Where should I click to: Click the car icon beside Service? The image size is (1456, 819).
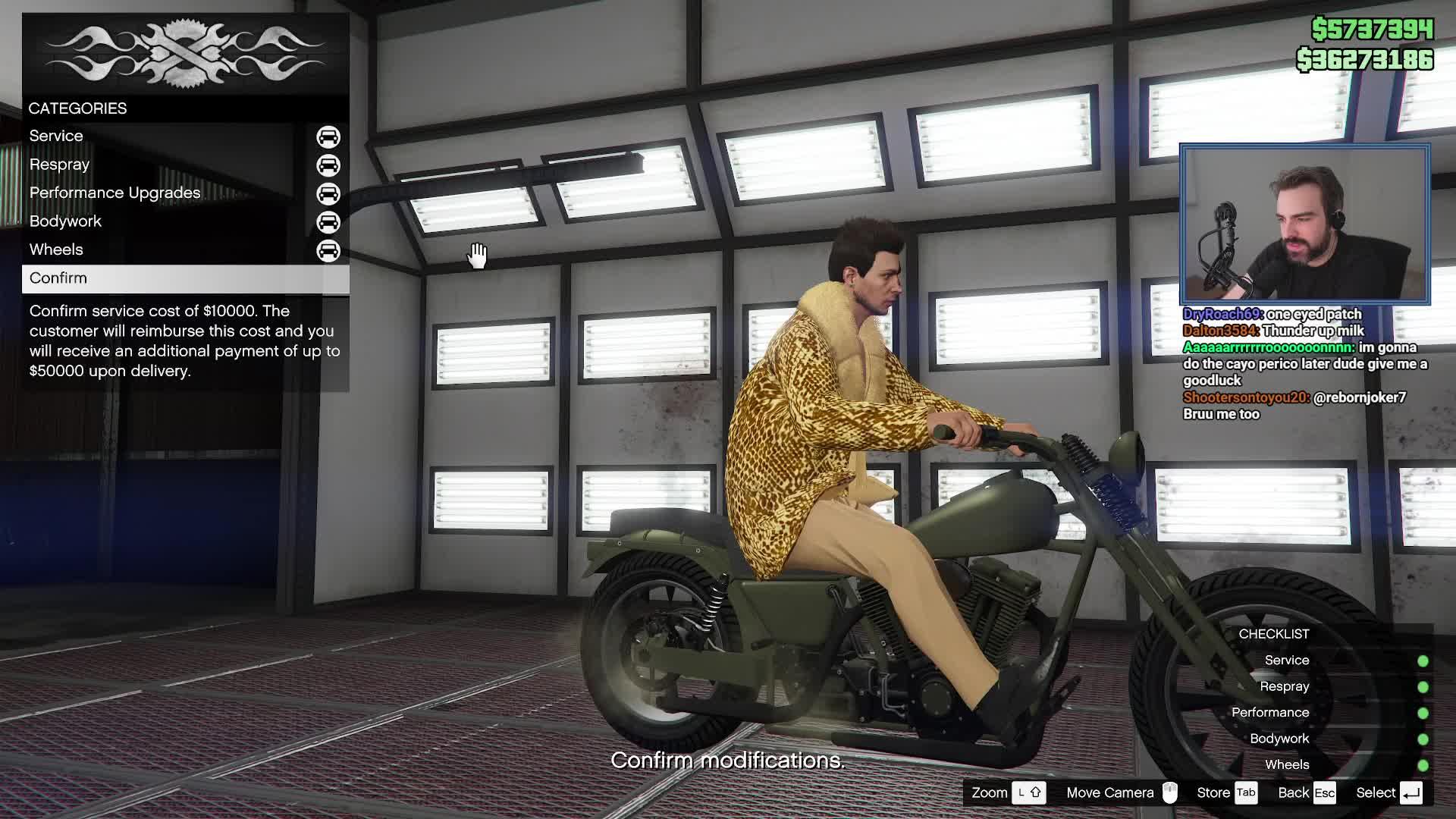coord(328,136)
